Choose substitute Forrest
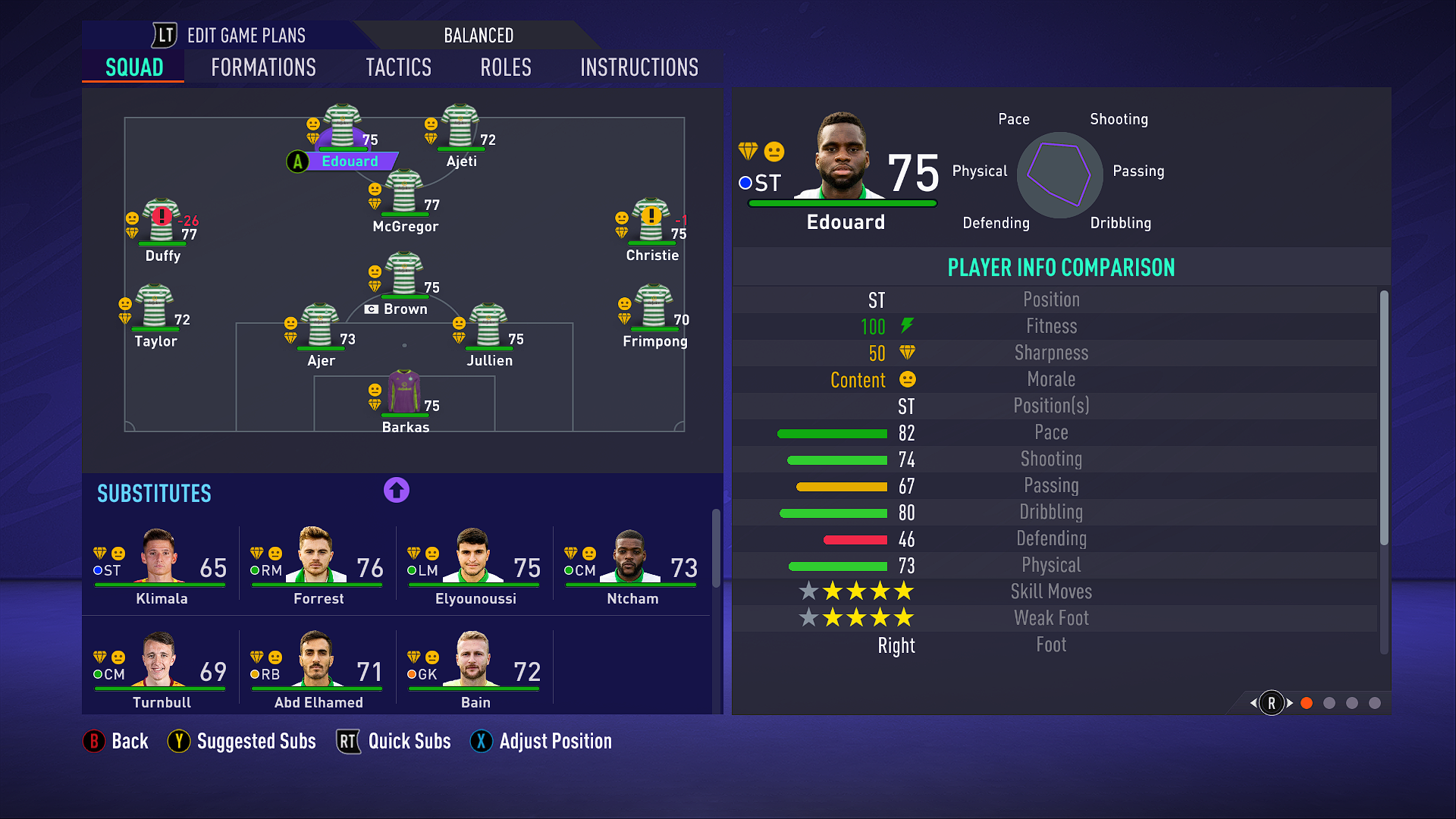 pyautogui.click(x=318, y=565)
